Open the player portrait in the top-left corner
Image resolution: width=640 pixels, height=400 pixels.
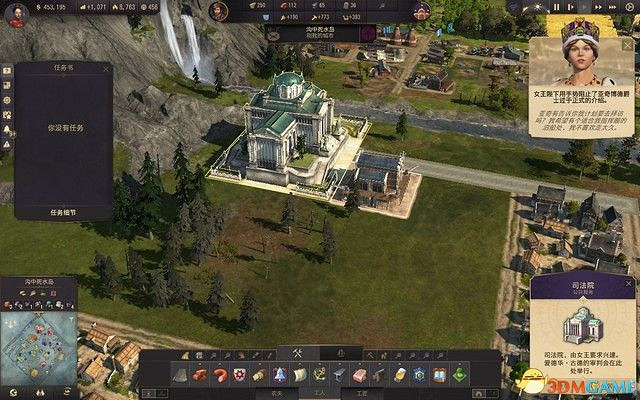pyautogui.click(x=18, y=17)
